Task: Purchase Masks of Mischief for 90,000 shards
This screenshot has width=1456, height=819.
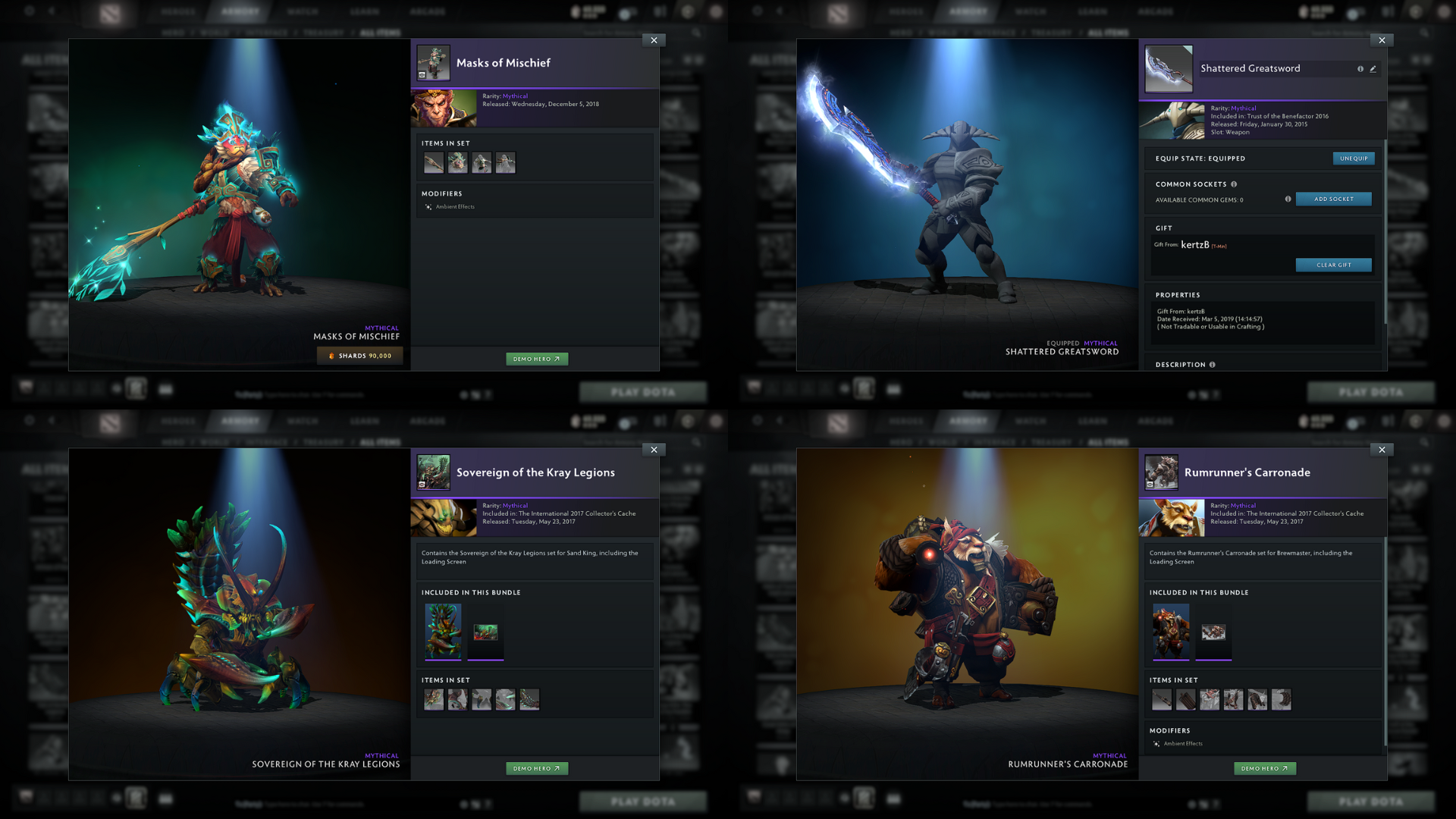Action: coord(359,355)
